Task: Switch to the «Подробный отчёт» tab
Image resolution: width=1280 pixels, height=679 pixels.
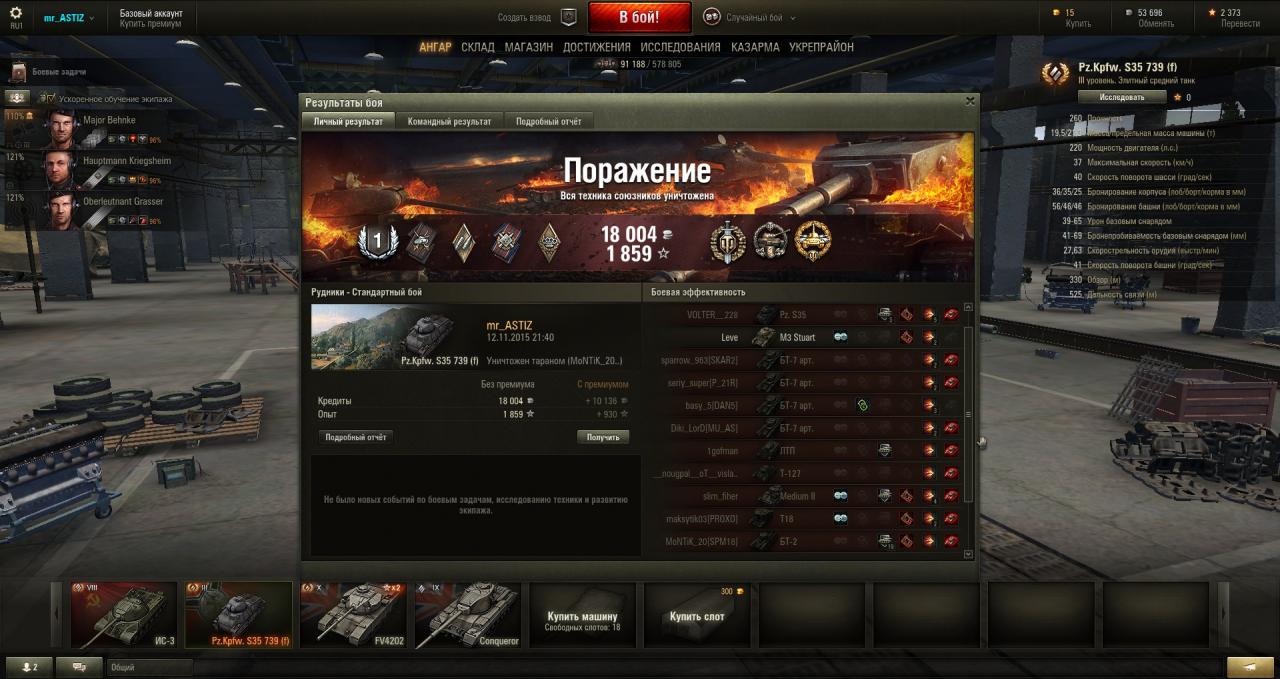Action: pyautogui.click(x=548, y=121)
